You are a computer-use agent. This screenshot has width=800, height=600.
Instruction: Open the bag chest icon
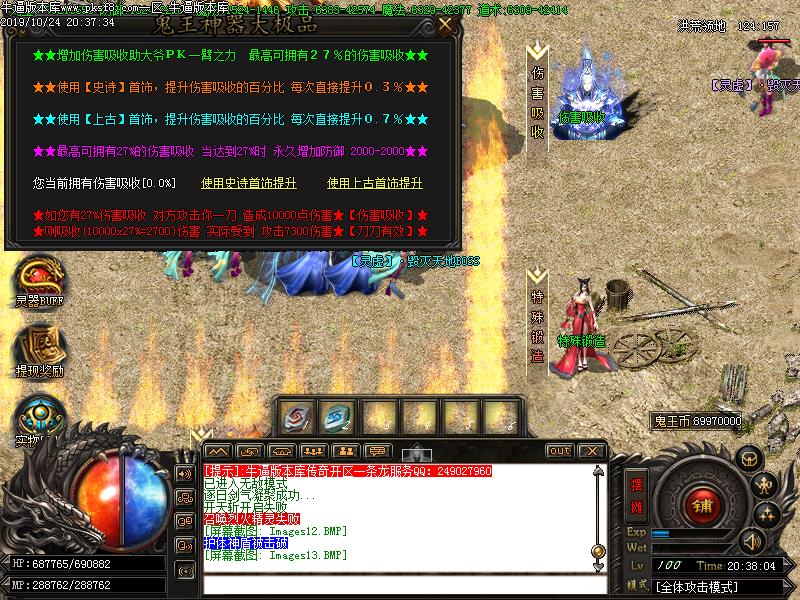point(748,458)
